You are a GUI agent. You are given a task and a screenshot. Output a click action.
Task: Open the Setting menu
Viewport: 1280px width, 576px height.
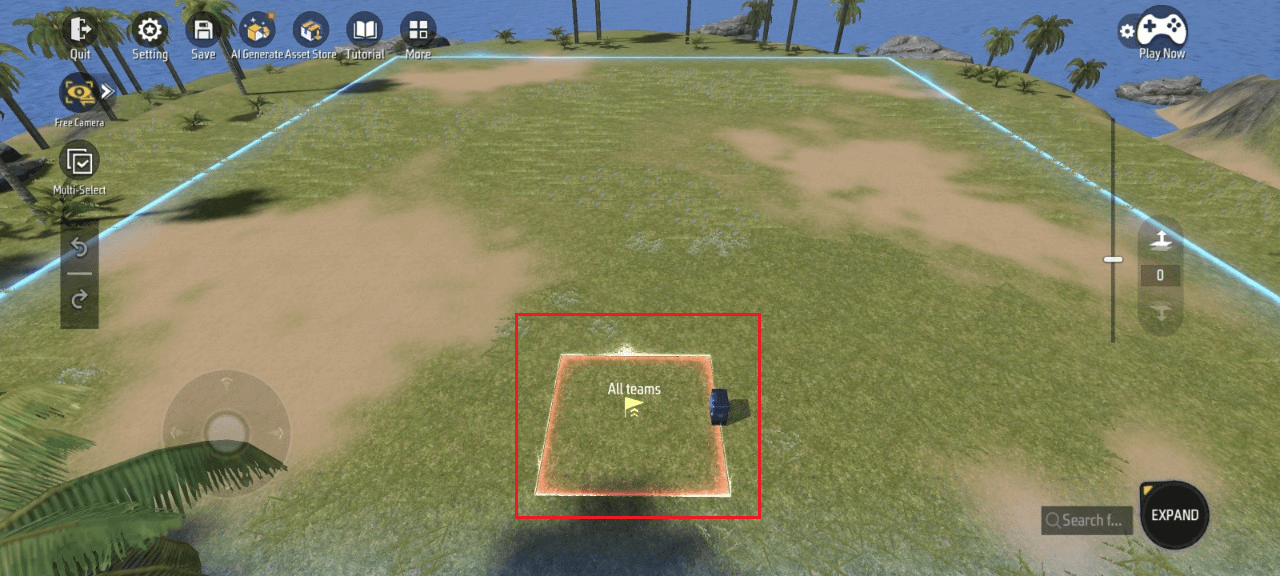(149, 31)
